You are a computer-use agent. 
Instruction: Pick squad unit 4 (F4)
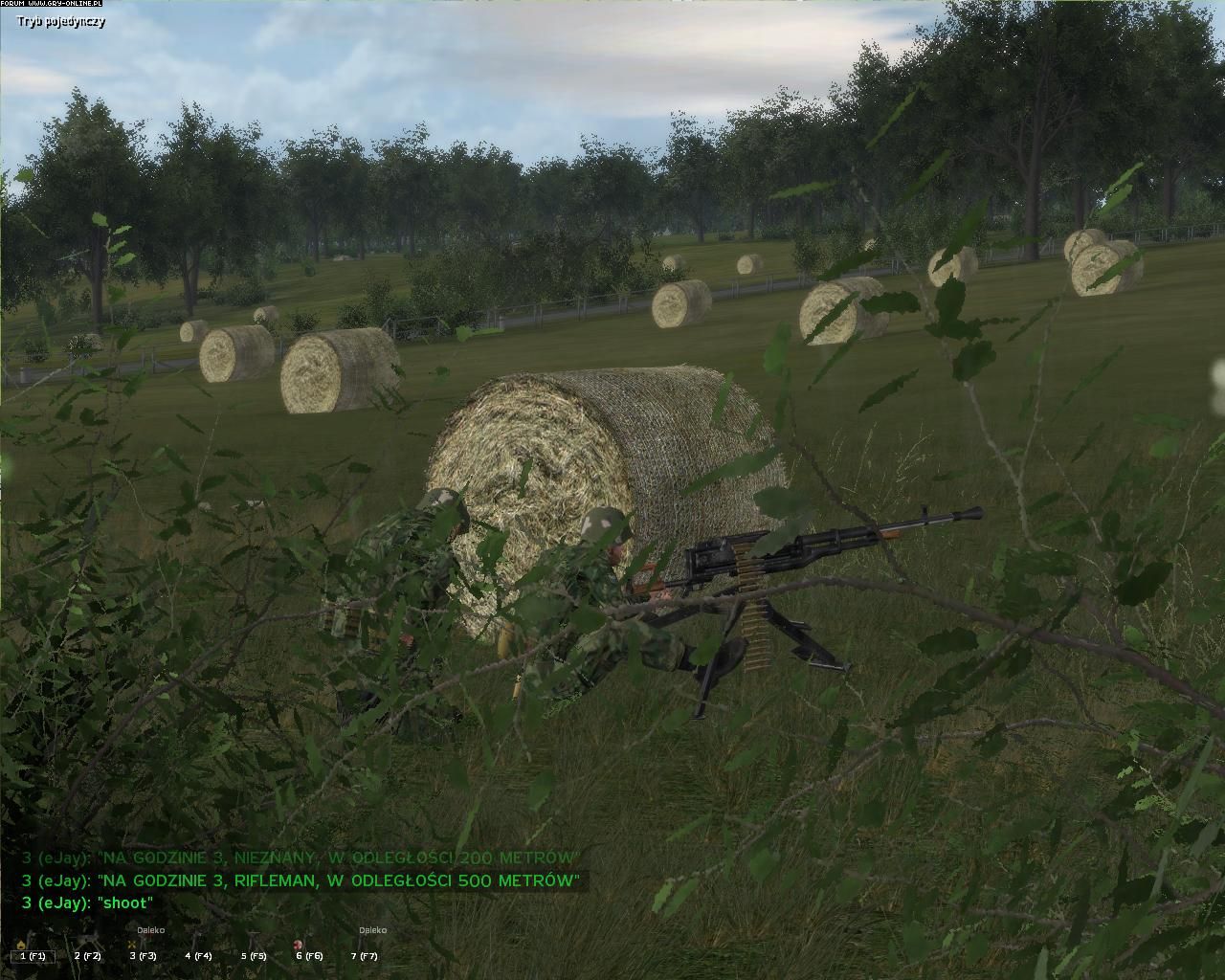pos(198,955)
